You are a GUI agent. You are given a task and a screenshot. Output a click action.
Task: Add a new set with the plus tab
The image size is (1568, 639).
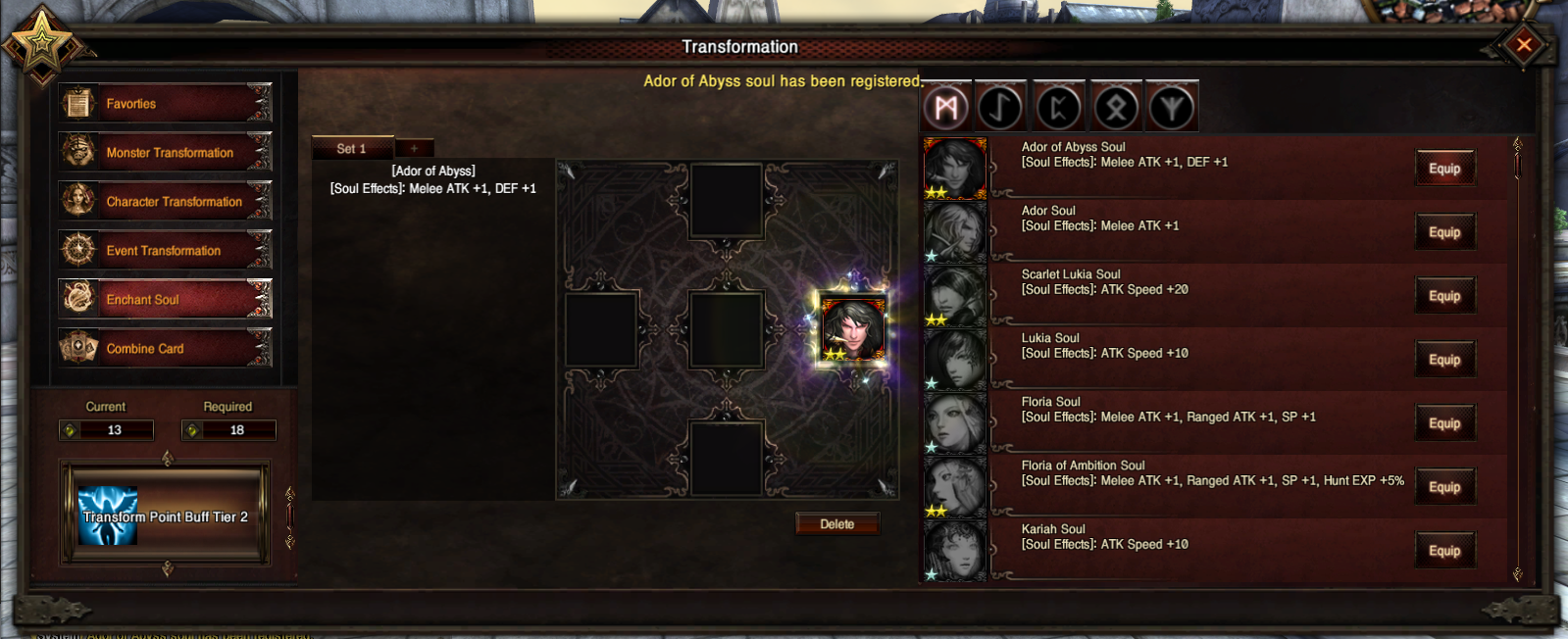[414, 148]
